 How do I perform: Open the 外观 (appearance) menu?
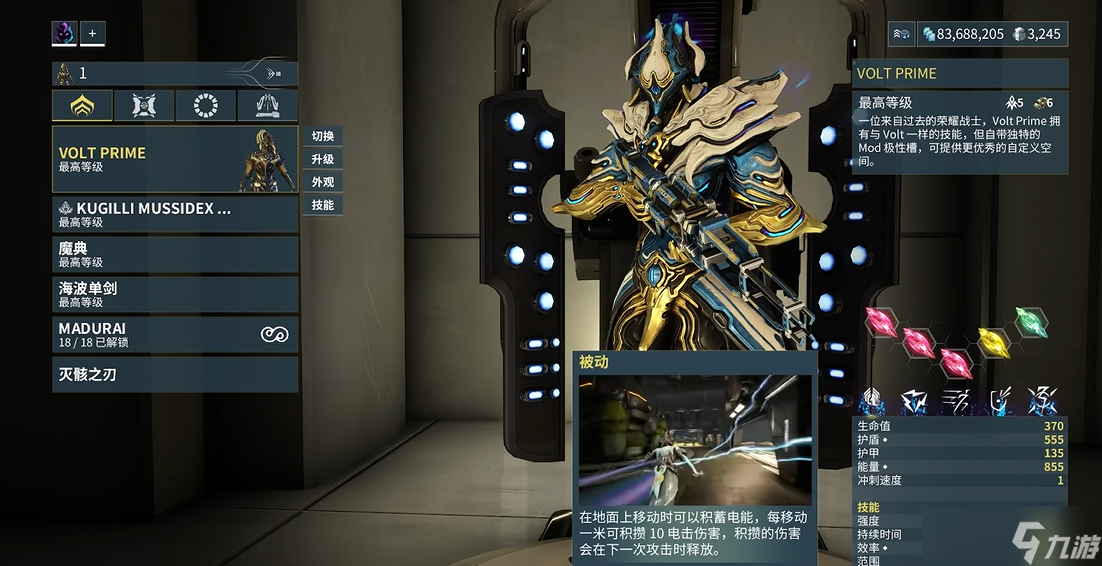tap(322, 182)
